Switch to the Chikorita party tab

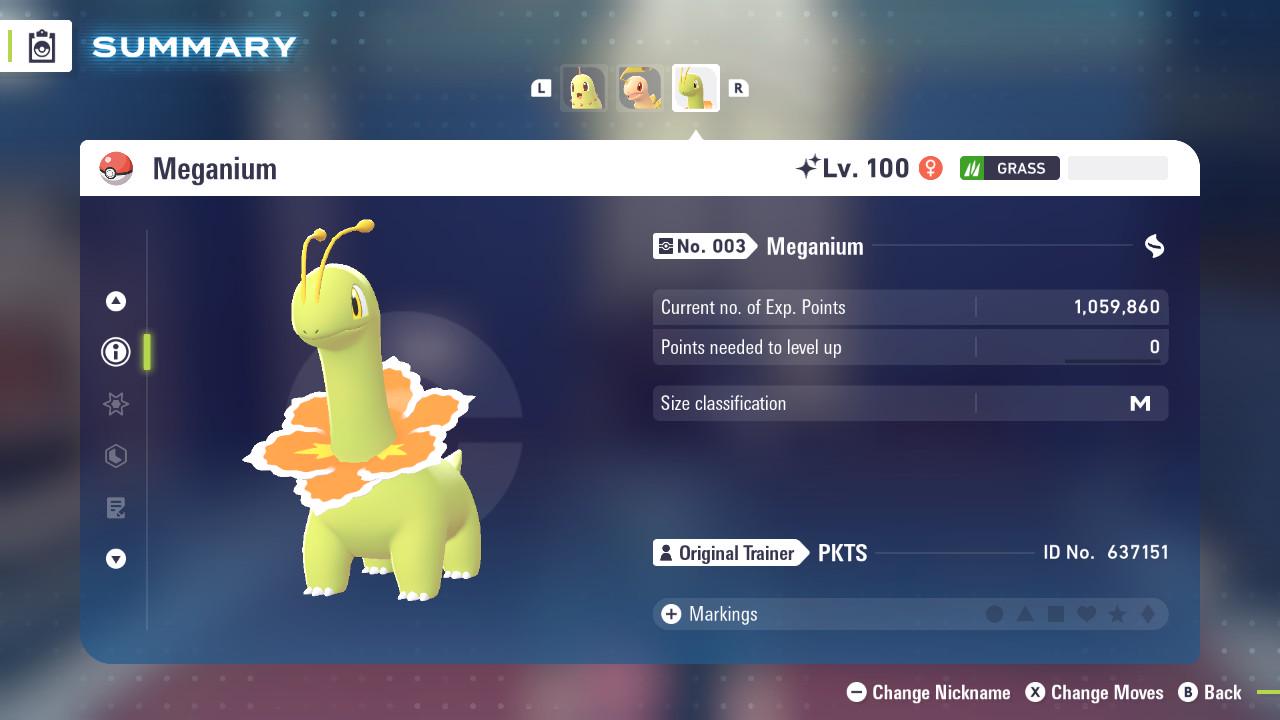[585, 87]
